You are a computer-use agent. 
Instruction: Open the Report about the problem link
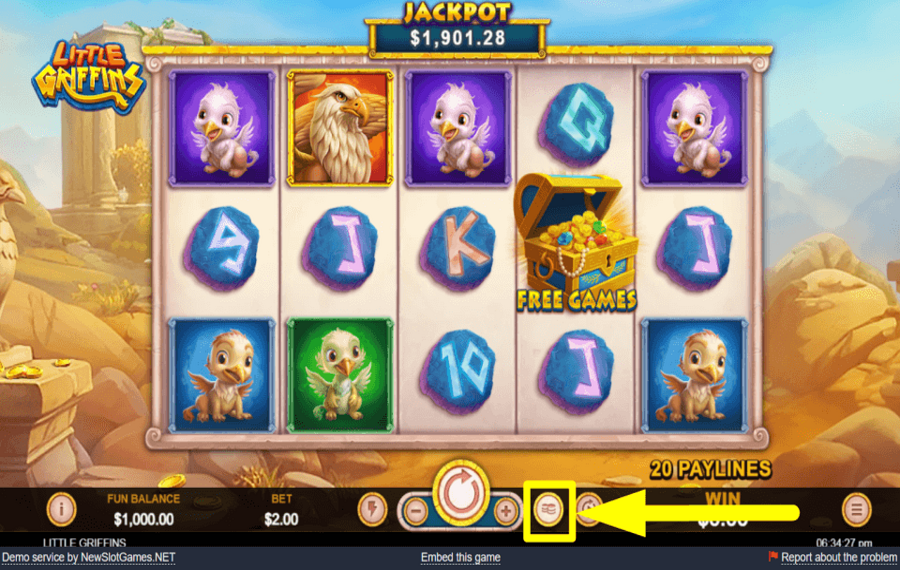click(x=838, y=557)
